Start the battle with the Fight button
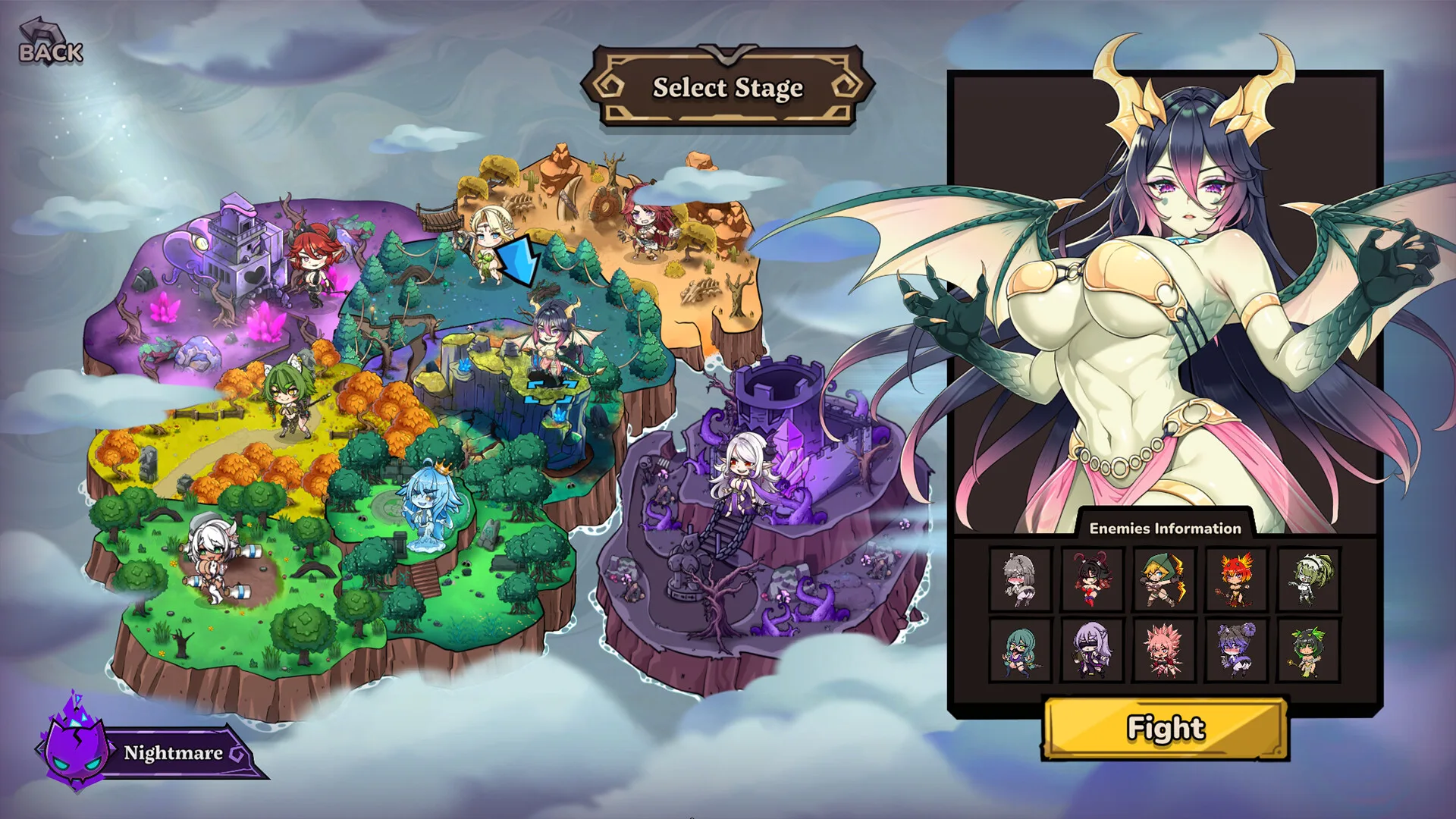This screenshot has height=819, width=1456. pos(1166,728)
